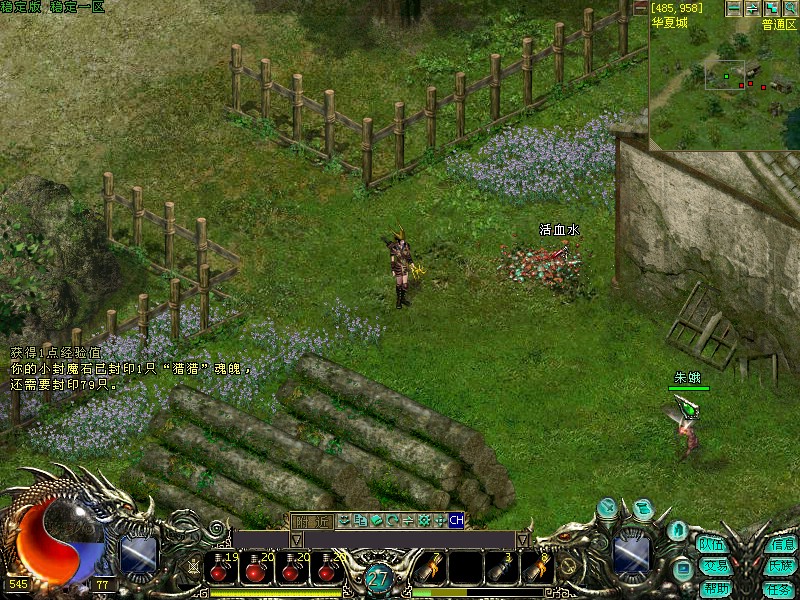This screenshot has height=600, width=800.
Task: Collapse the minimap with the brown minus button
Action: [x=640, y=7]
